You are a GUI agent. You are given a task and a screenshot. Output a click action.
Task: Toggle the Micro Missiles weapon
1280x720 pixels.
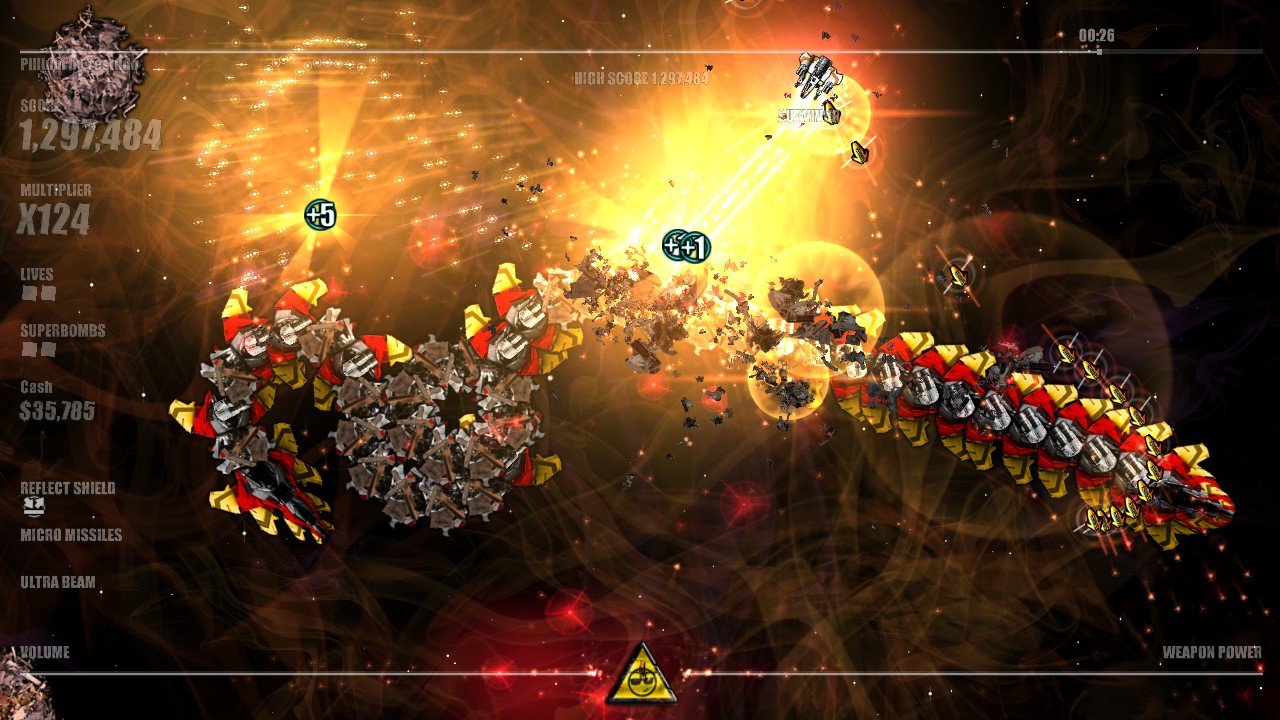tap(70, 536)
